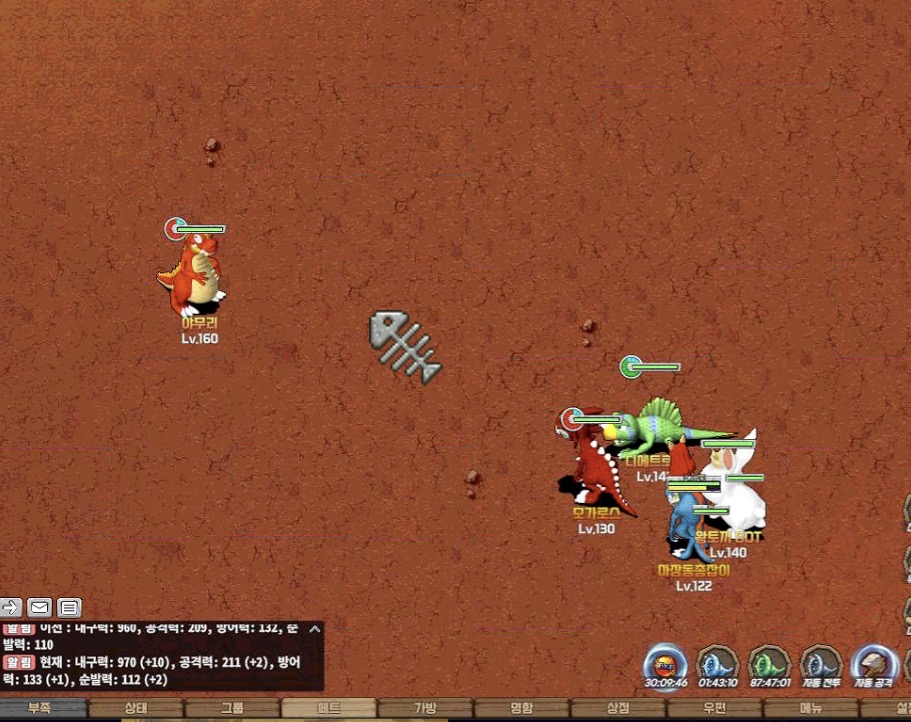This screenshot has height=722, width=911.
Task: Click the blue buff icon with 01:43:10 timer
Action: 716,664
